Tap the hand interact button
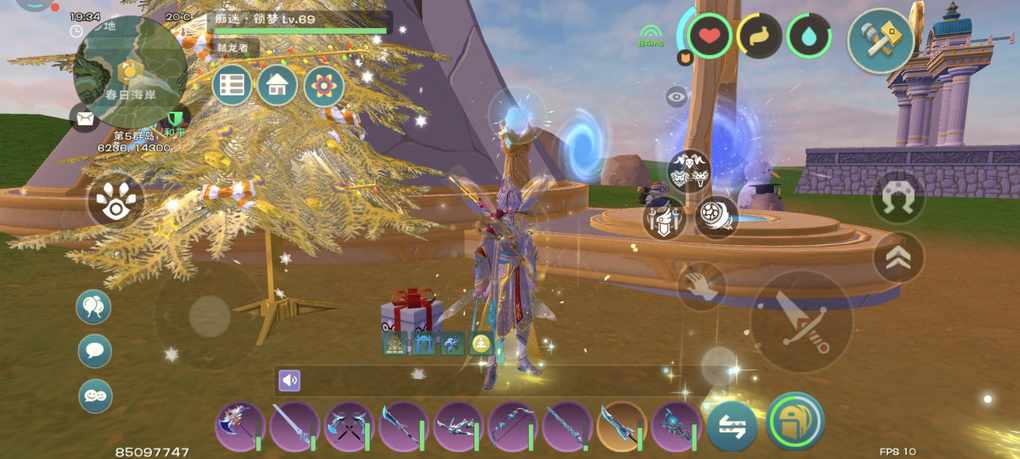 [702, 287]
